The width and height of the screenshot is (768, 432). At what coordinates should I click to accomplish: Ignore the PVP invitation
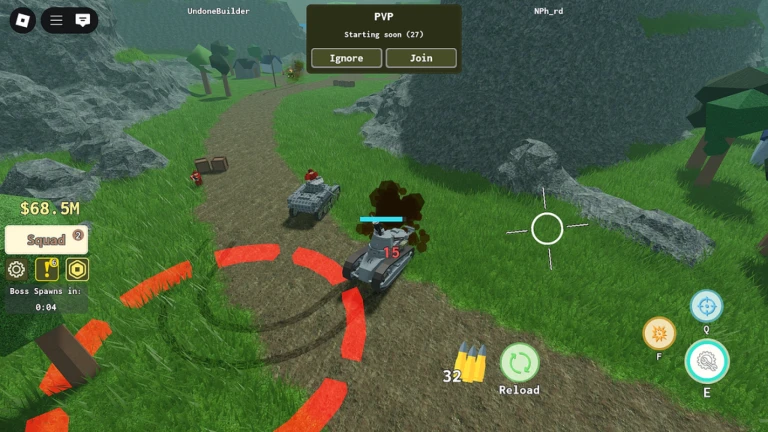coord(346,58)
